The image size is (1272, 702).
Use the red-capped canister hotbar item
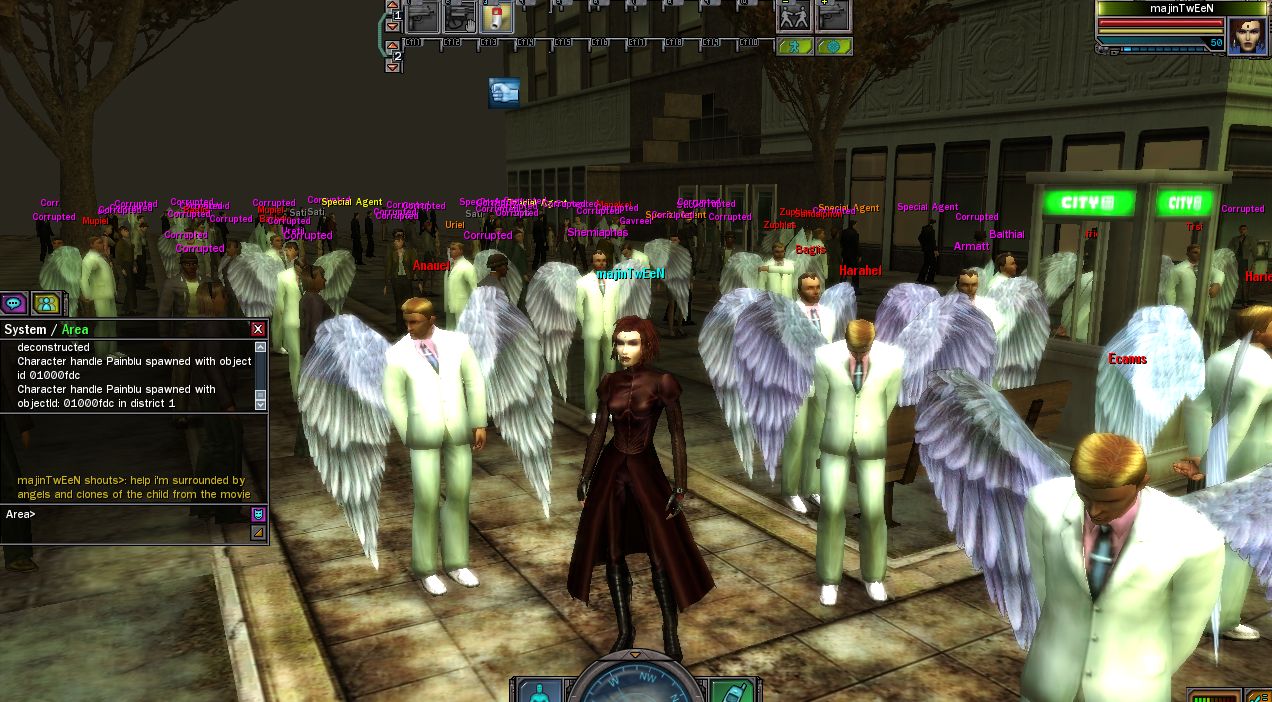point(497,17)
